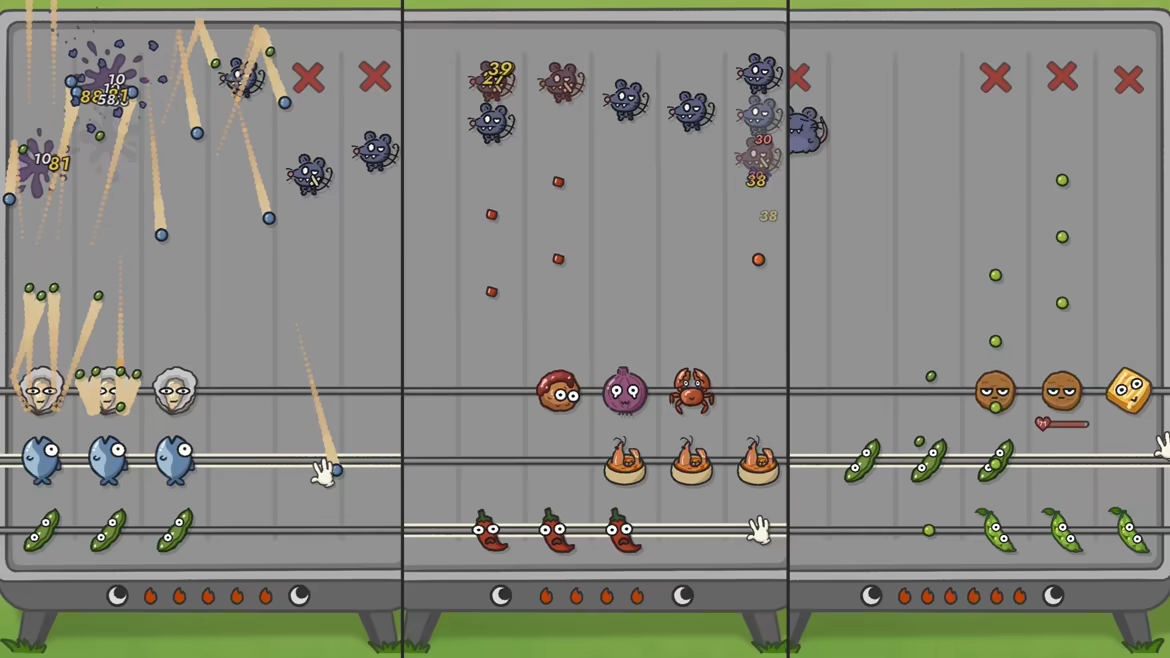Select the round red meatball unit
Viewport: 1170px width, 658px height.
[x=558, y=392]
